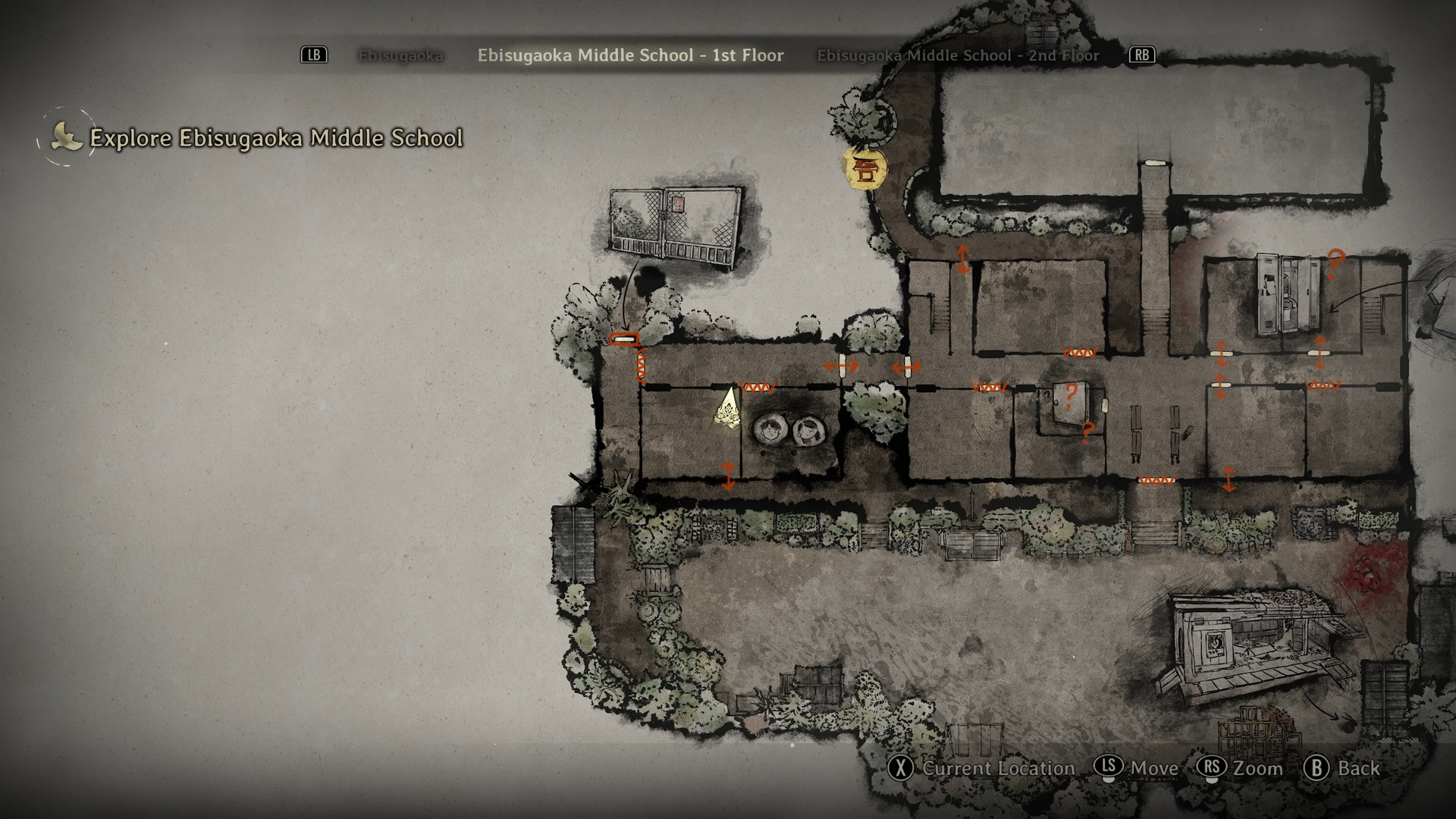Select the red locked-door marker under the gate sketch

[x=623, y=340]
